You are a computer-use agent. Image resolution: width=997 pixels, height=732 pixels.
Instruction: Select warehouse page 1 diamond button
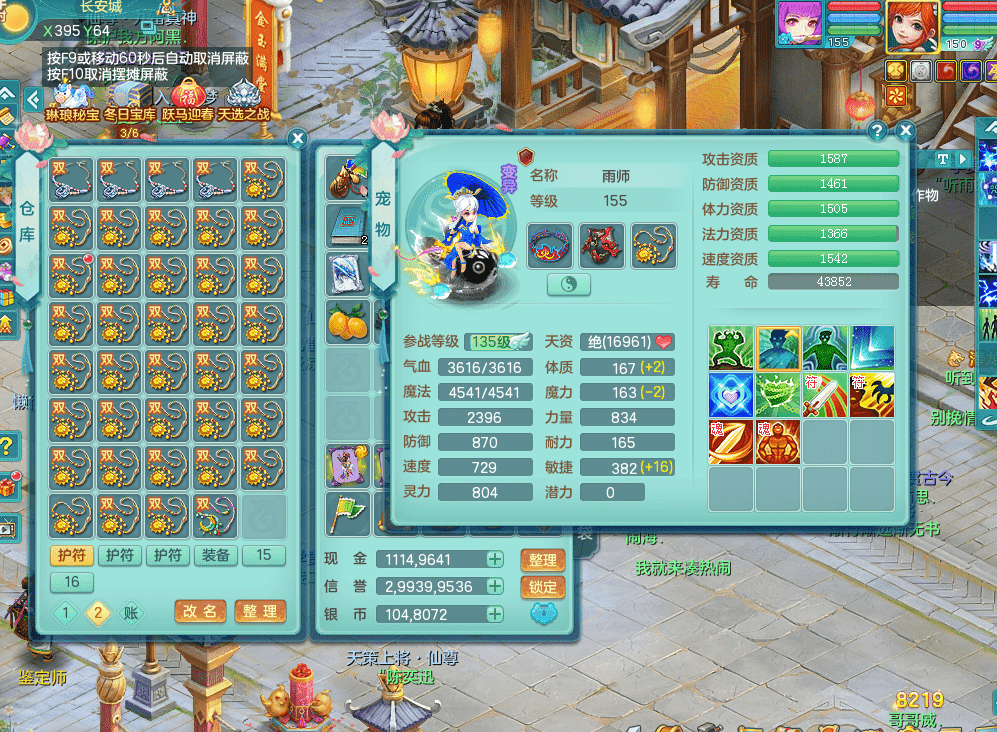tap(67, 613)
